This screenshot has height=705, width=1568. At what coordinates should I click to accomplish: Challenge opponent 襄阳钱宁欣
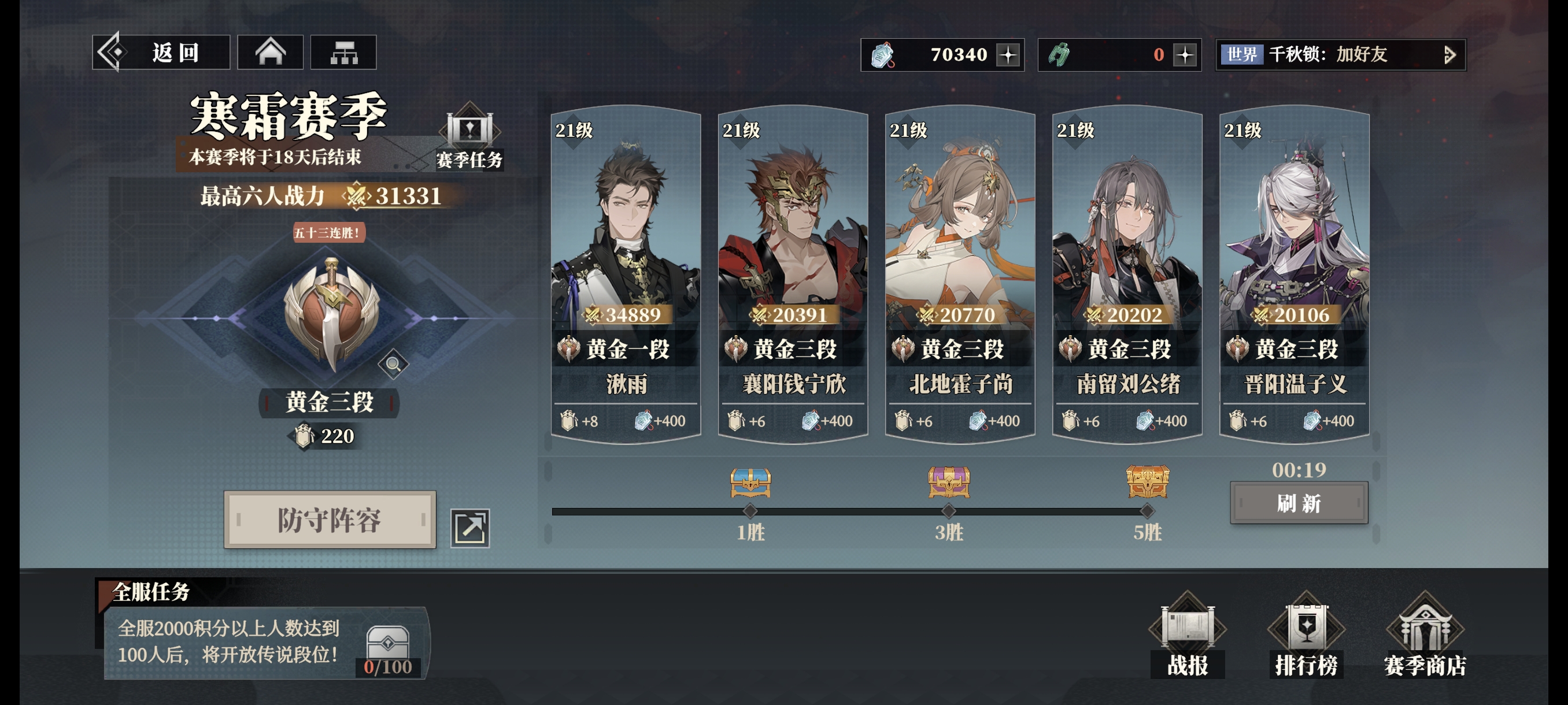[793, 274]
